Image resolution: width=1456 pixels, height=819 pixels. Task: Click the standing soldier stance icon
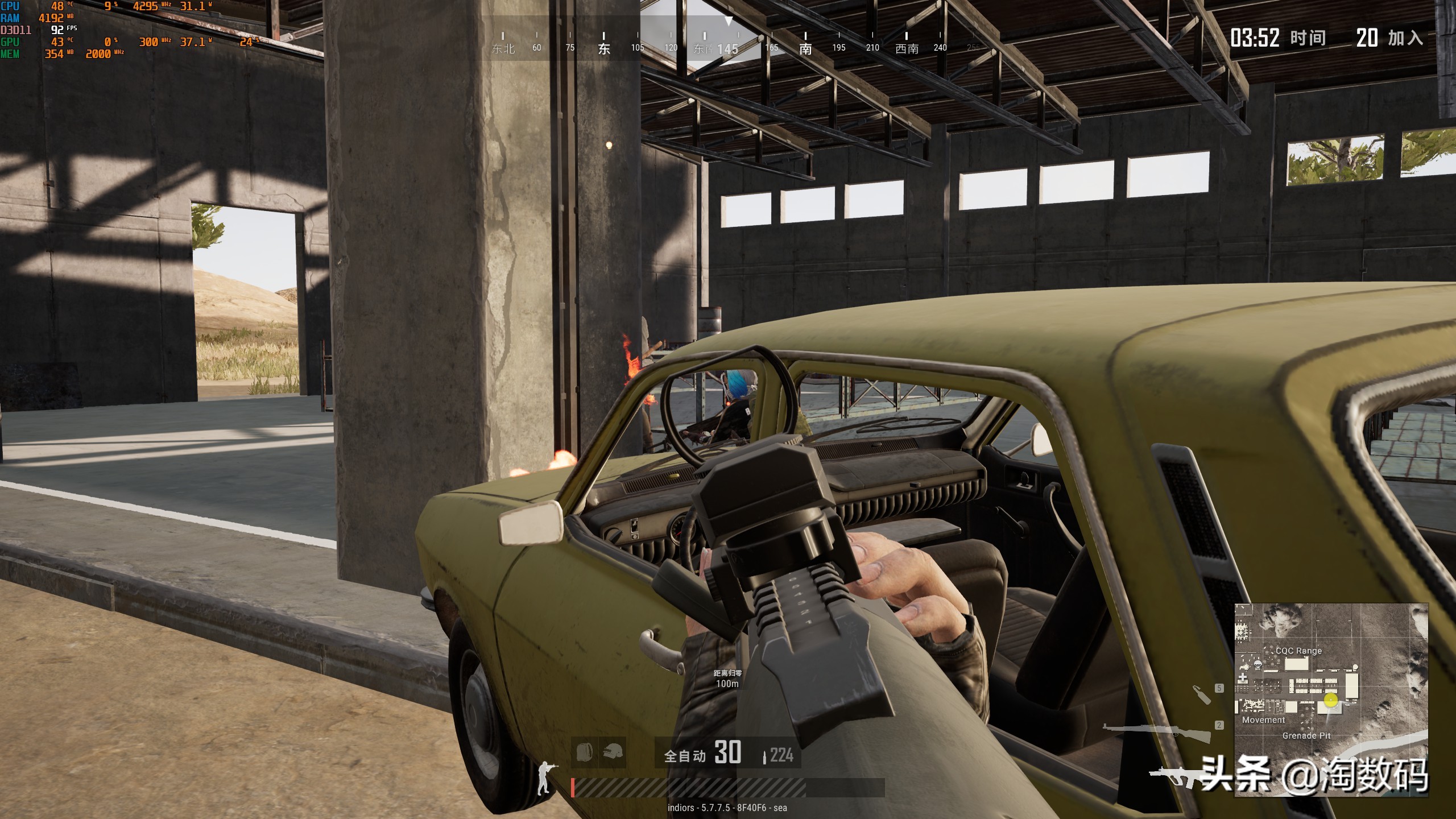[x=545, y=777]
